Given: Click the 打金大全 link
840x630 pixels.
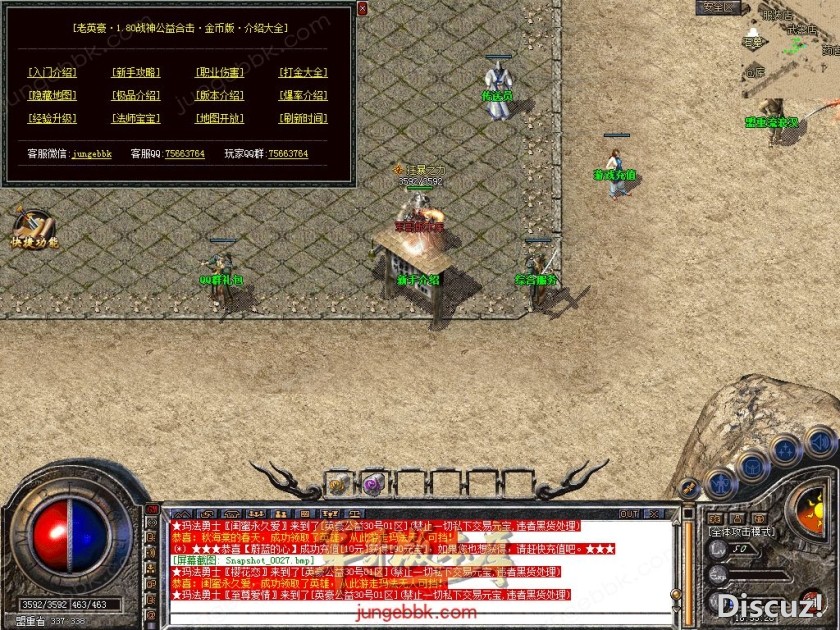Looking at the screenshot, I should pyautogui.click(x=303, y=72).
